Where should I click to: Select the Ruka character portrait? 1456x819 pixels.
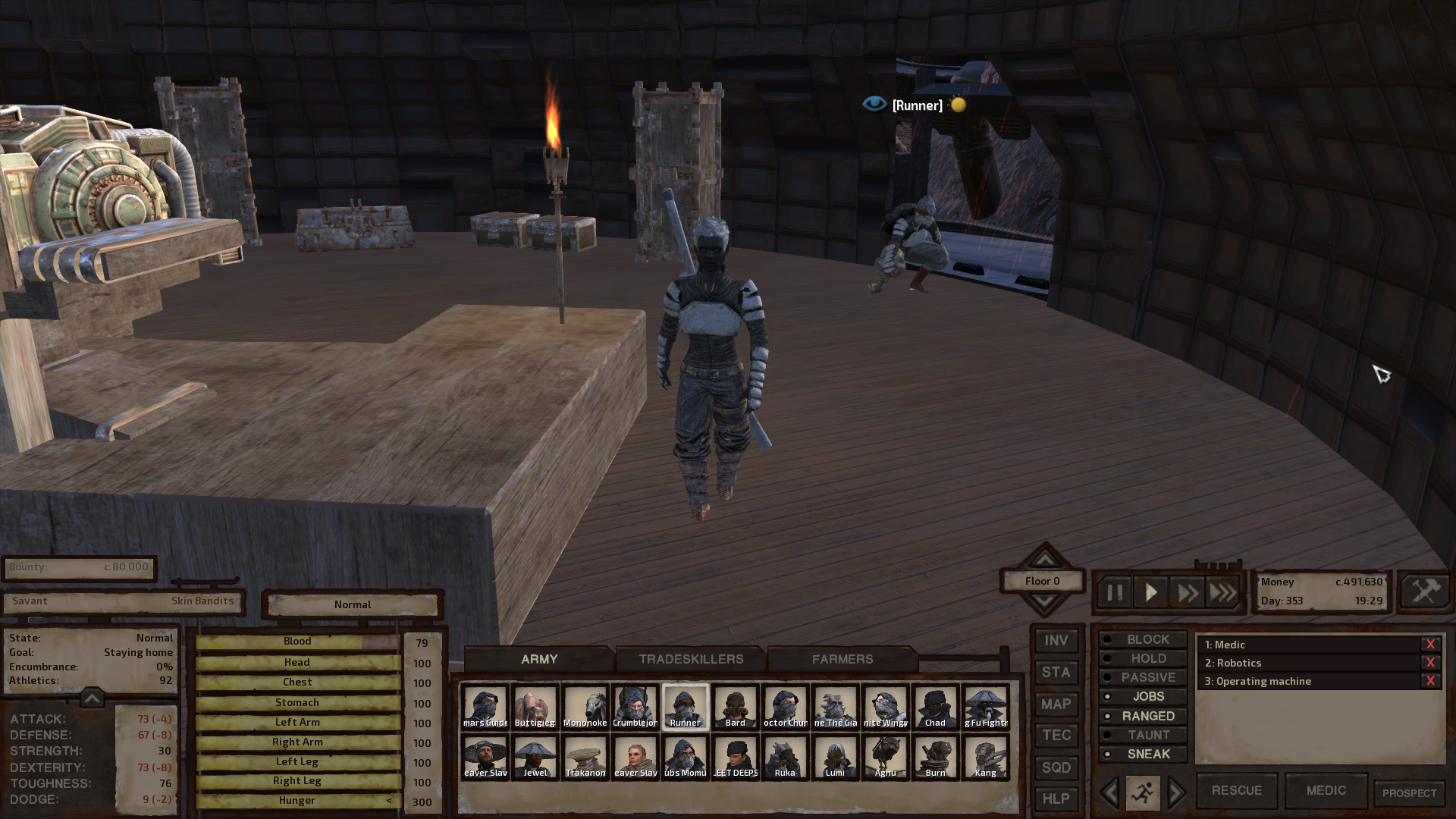point(785,757)
